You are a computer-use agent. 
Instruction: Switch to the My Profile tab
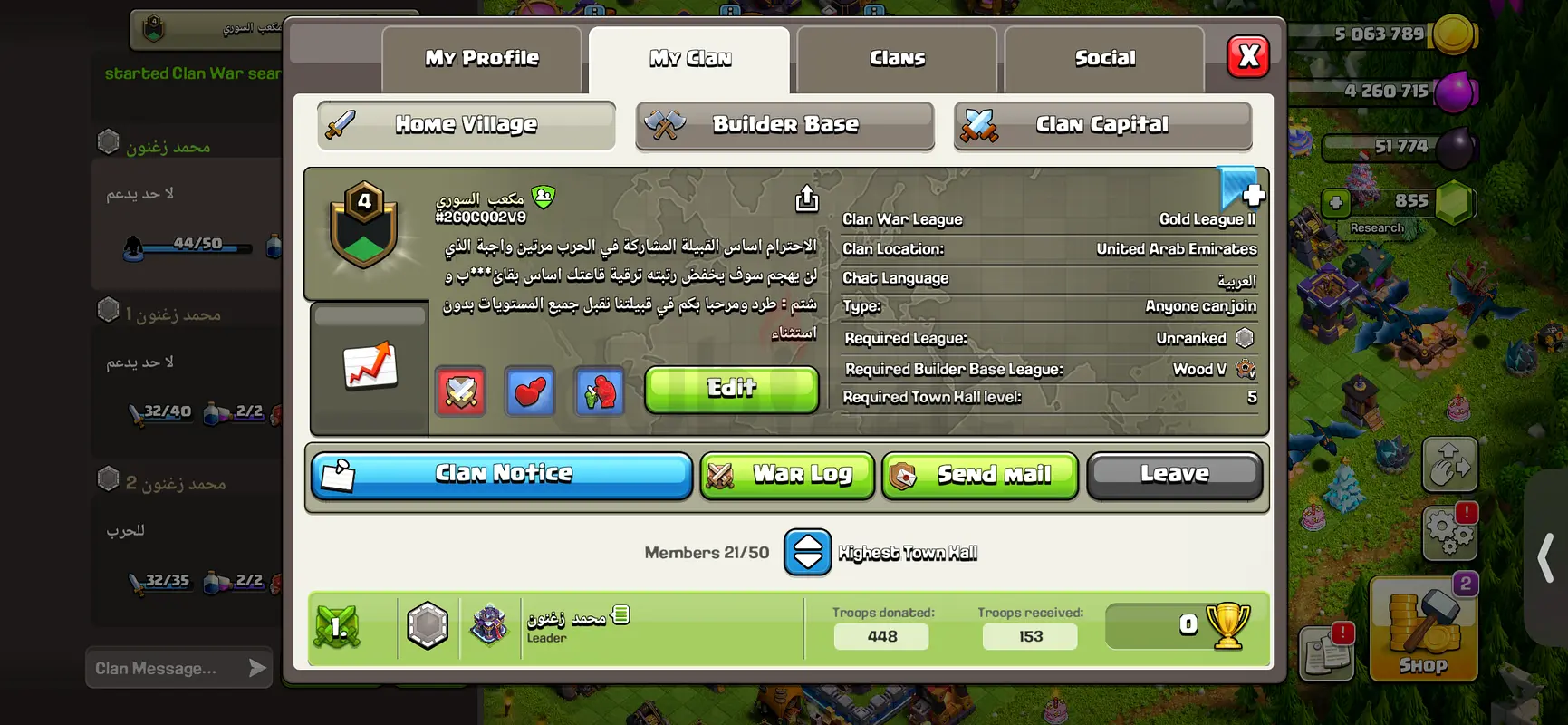click(x=481, y=59)
